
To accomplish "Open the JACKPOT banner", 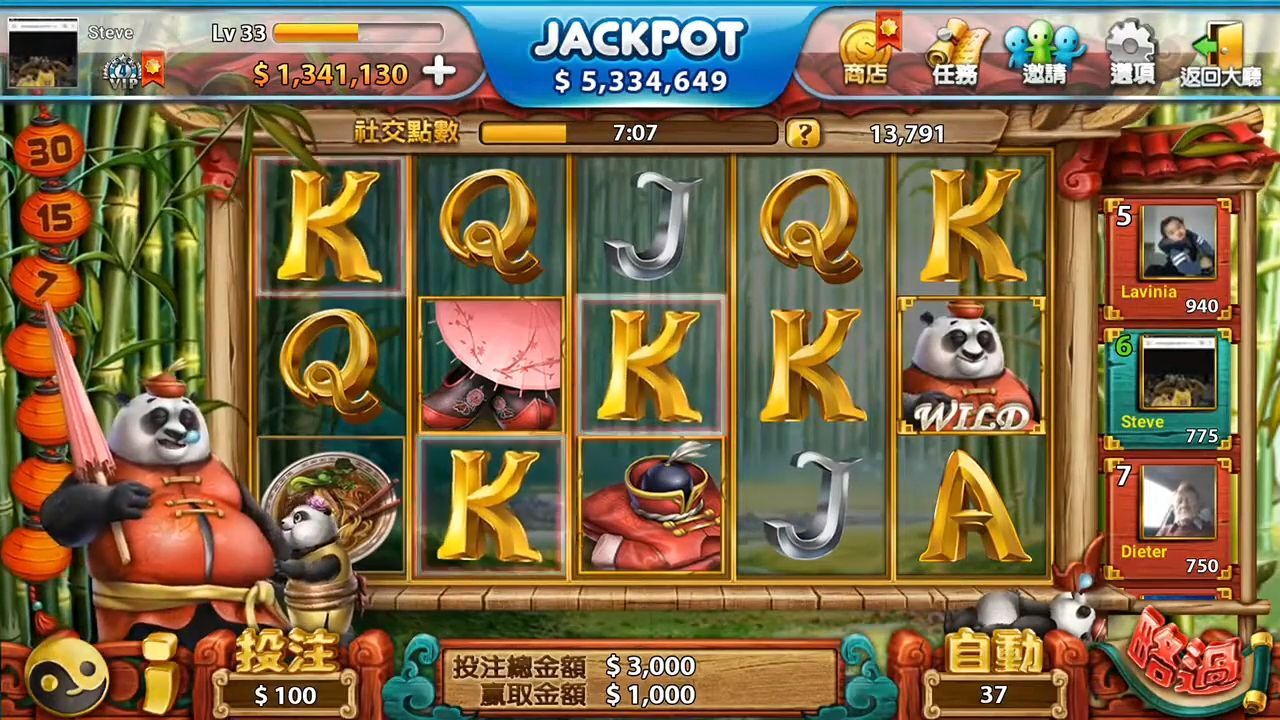I will click(640, 55).
